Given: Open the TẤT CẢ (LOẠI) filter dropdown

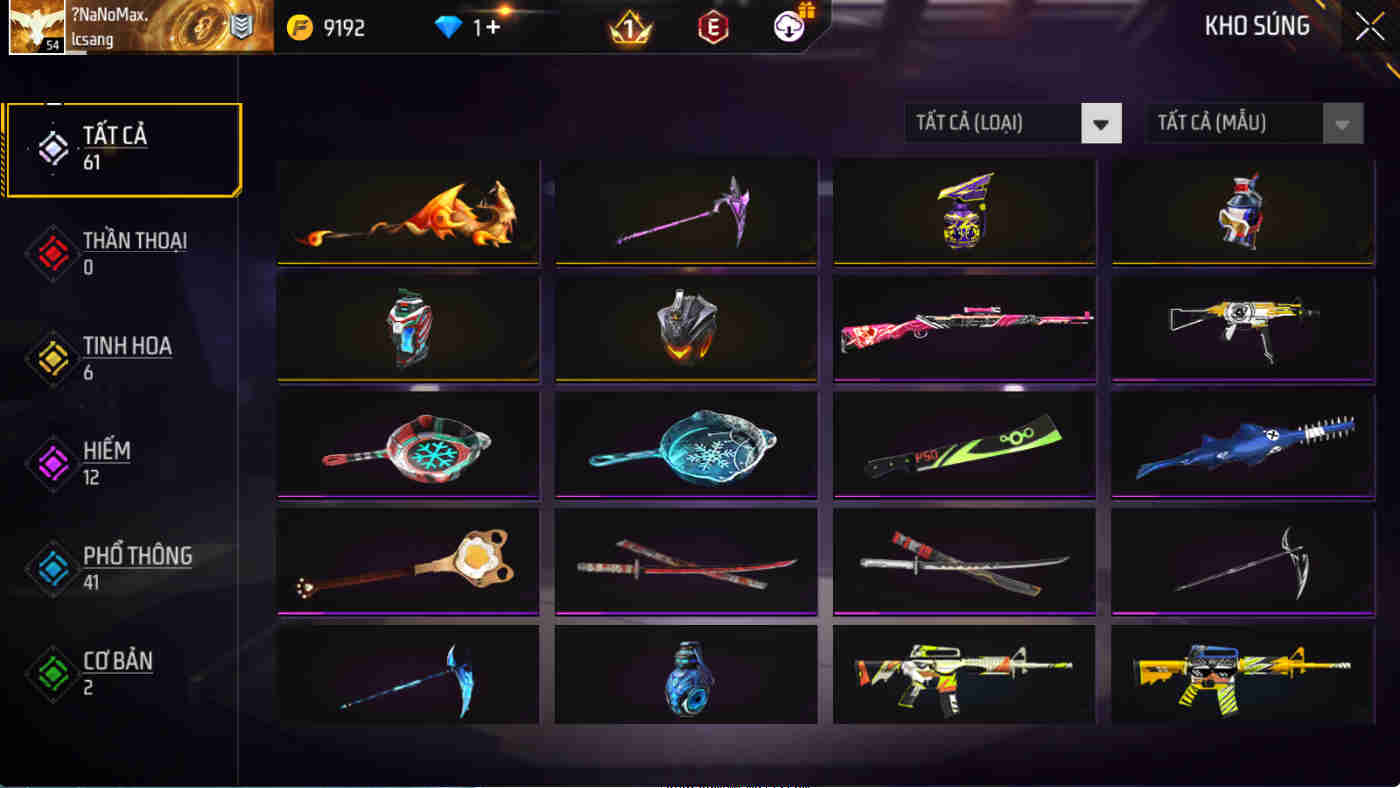Looking at the screenshot, I should (1013, 122).
